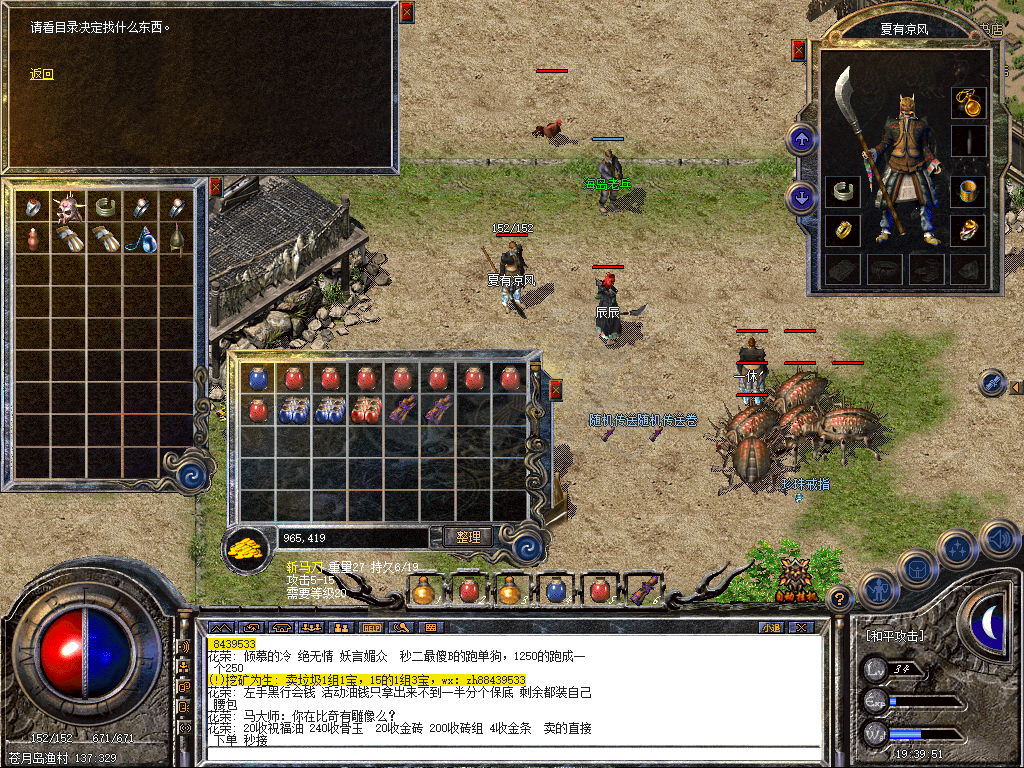
Task: Select the skull mask item in storage
Action: pyautogui.click(x=68, y=207)
